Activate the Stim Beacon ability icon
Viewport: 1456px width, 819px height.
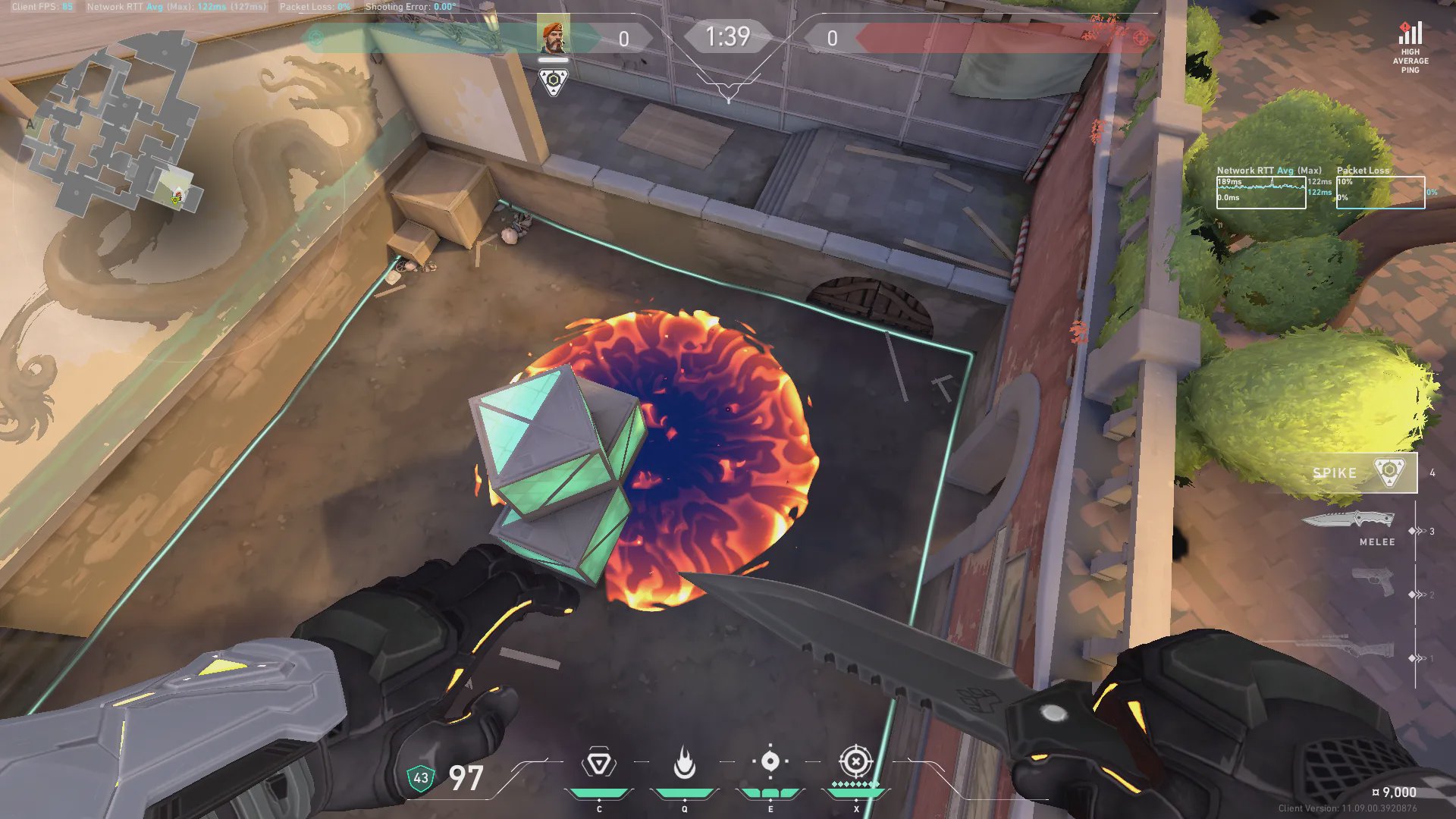[598, 763]
